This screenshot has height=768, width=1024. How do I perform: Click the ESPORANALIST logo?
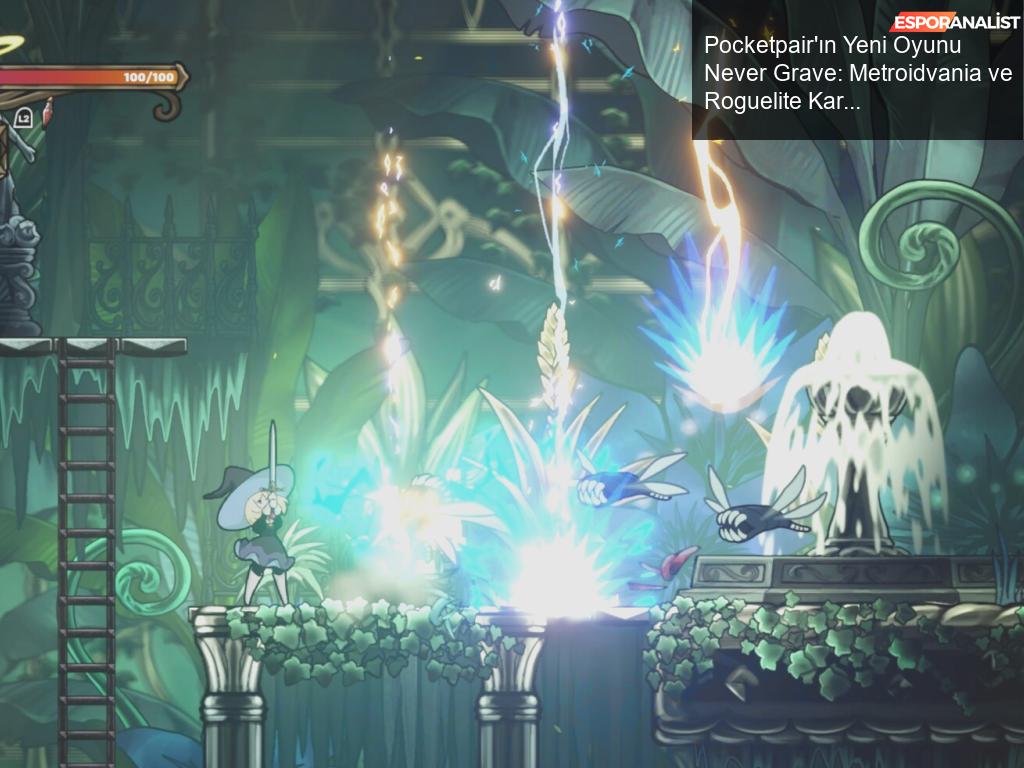[x=955, y=22]
